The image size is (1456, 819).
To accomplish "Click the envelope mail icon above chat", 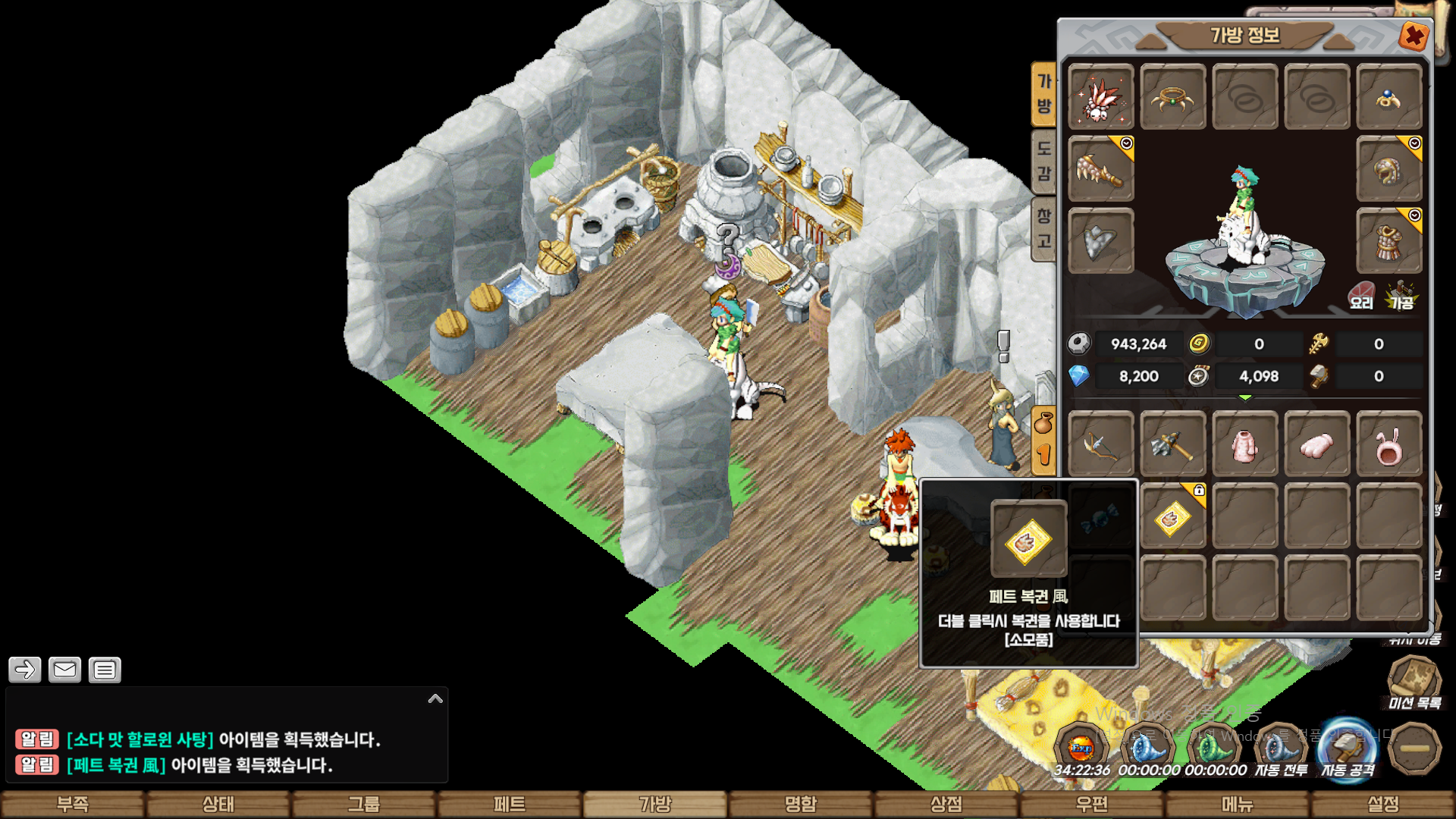I will (64, 670).
